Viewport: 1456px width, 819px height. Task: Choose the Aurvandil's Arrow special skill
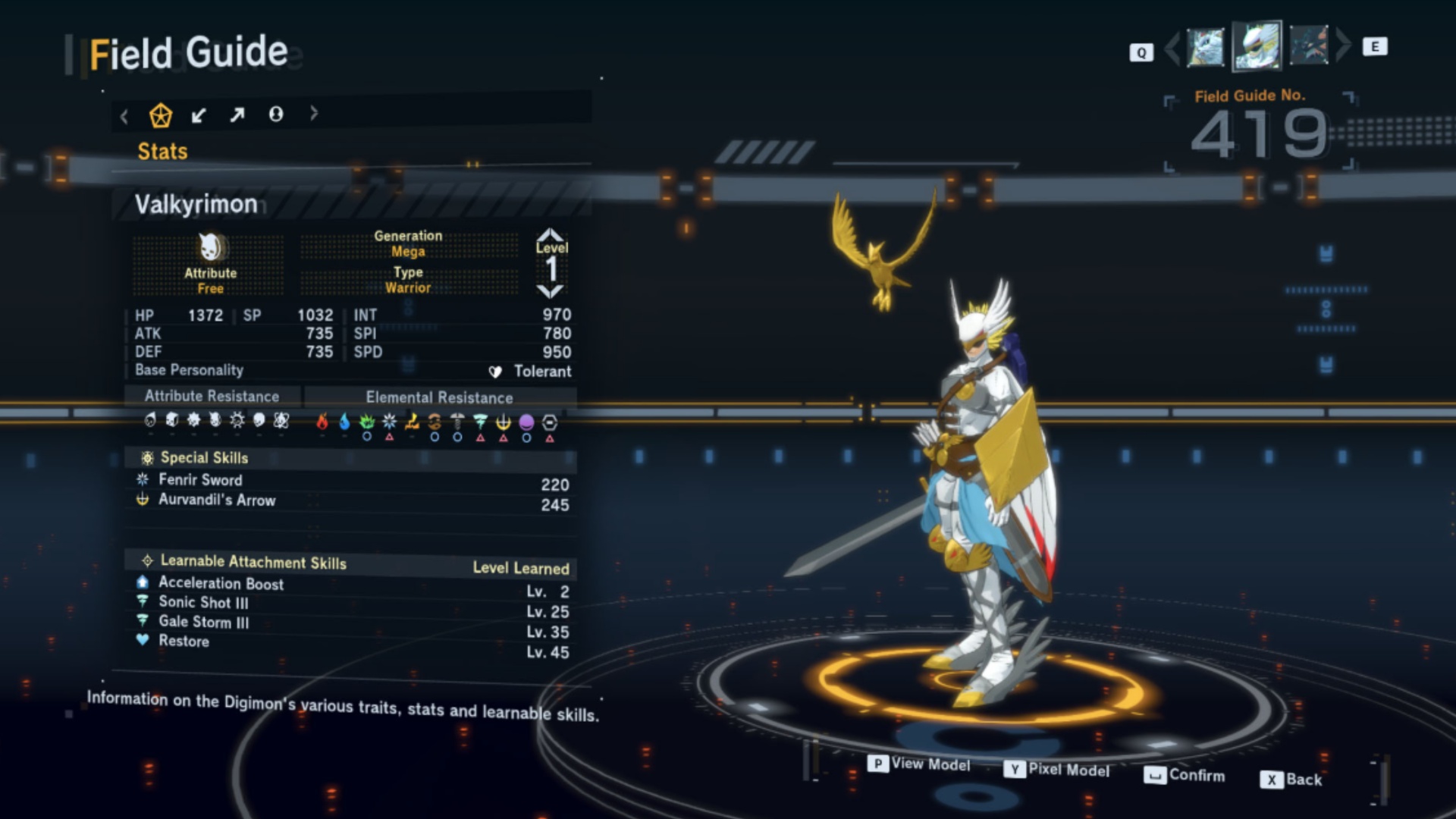(217, 500)
